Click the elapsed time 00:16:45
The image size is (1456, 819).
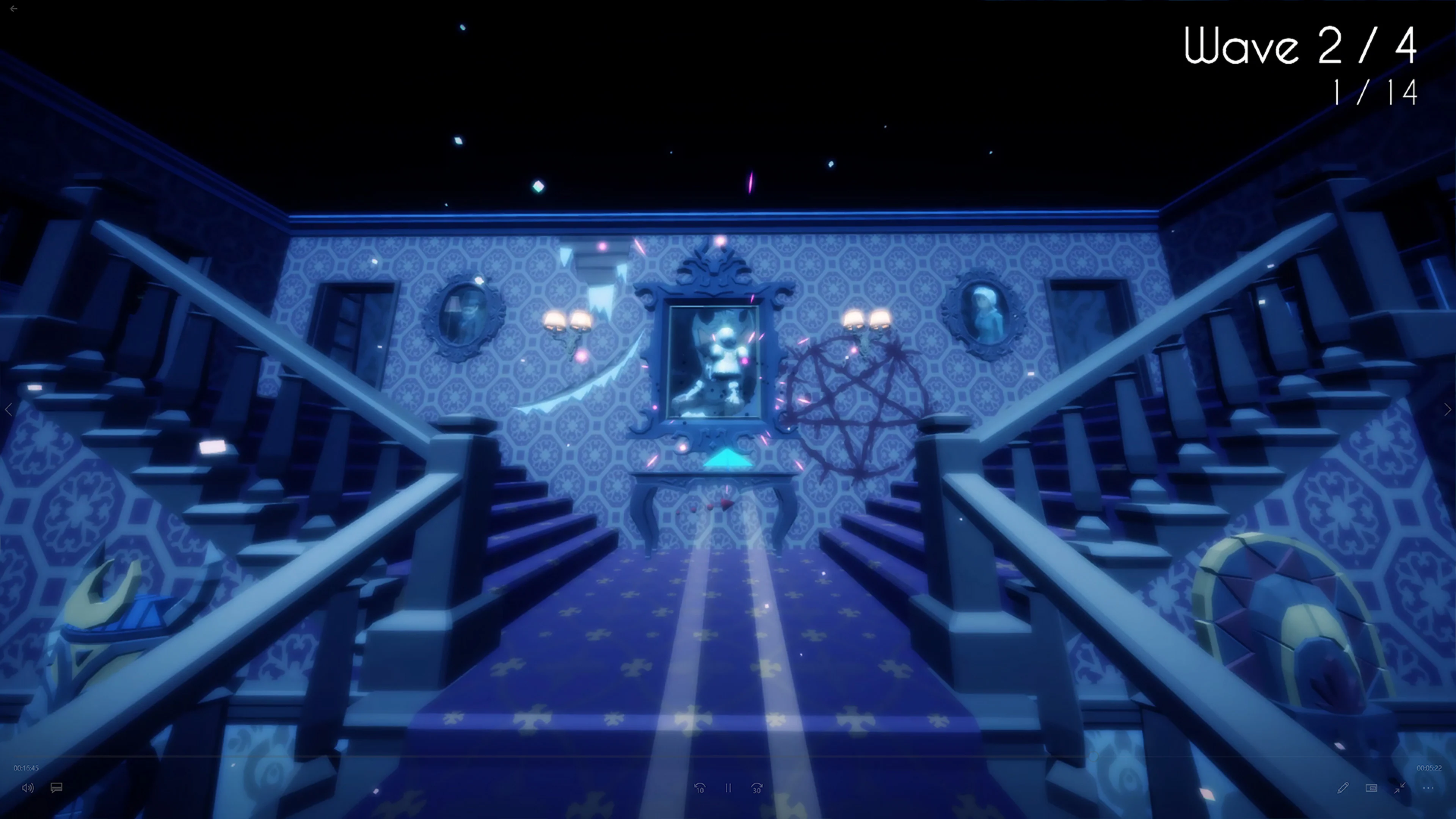point(27,768)
